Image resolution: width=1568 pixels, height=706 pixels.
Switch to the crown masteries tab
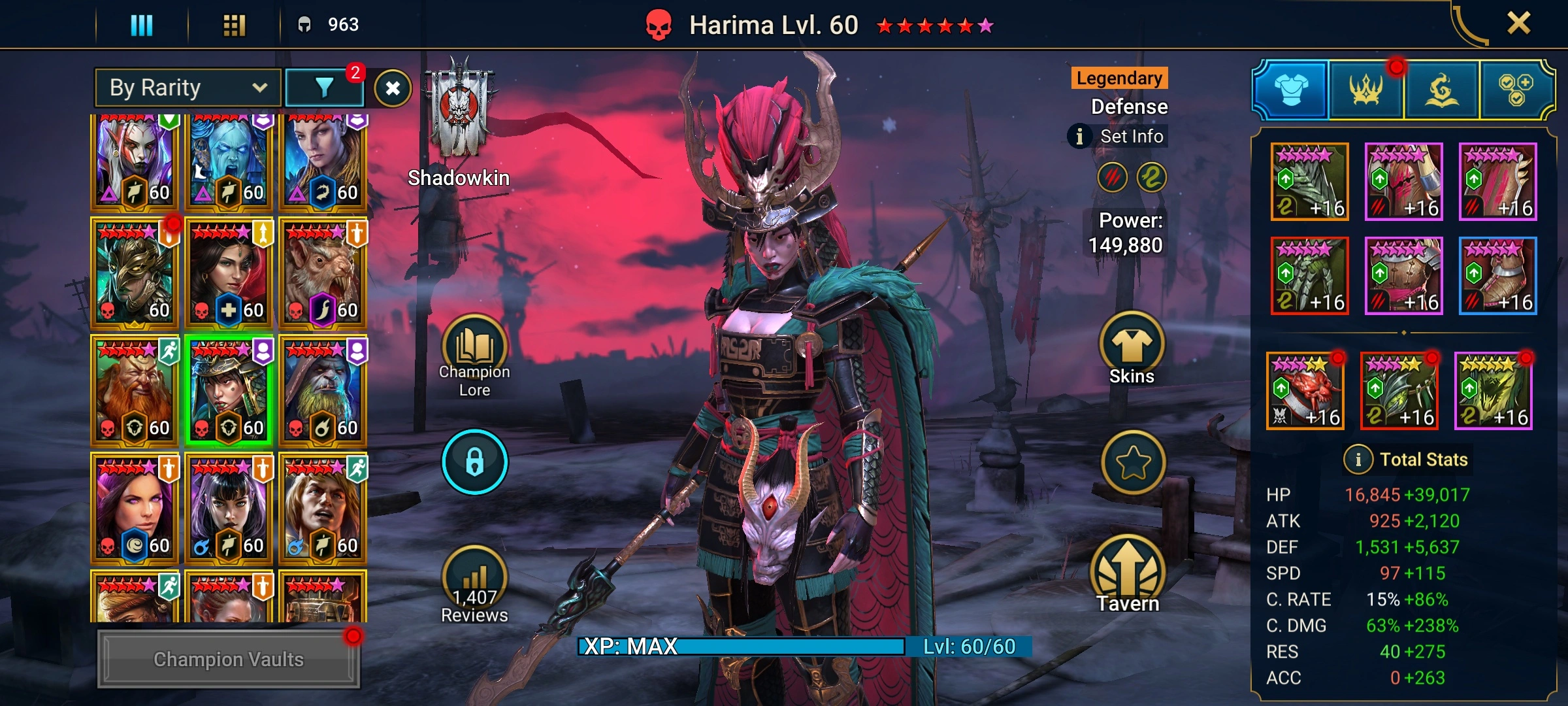pyautogui.click(x=1366, y=91)
